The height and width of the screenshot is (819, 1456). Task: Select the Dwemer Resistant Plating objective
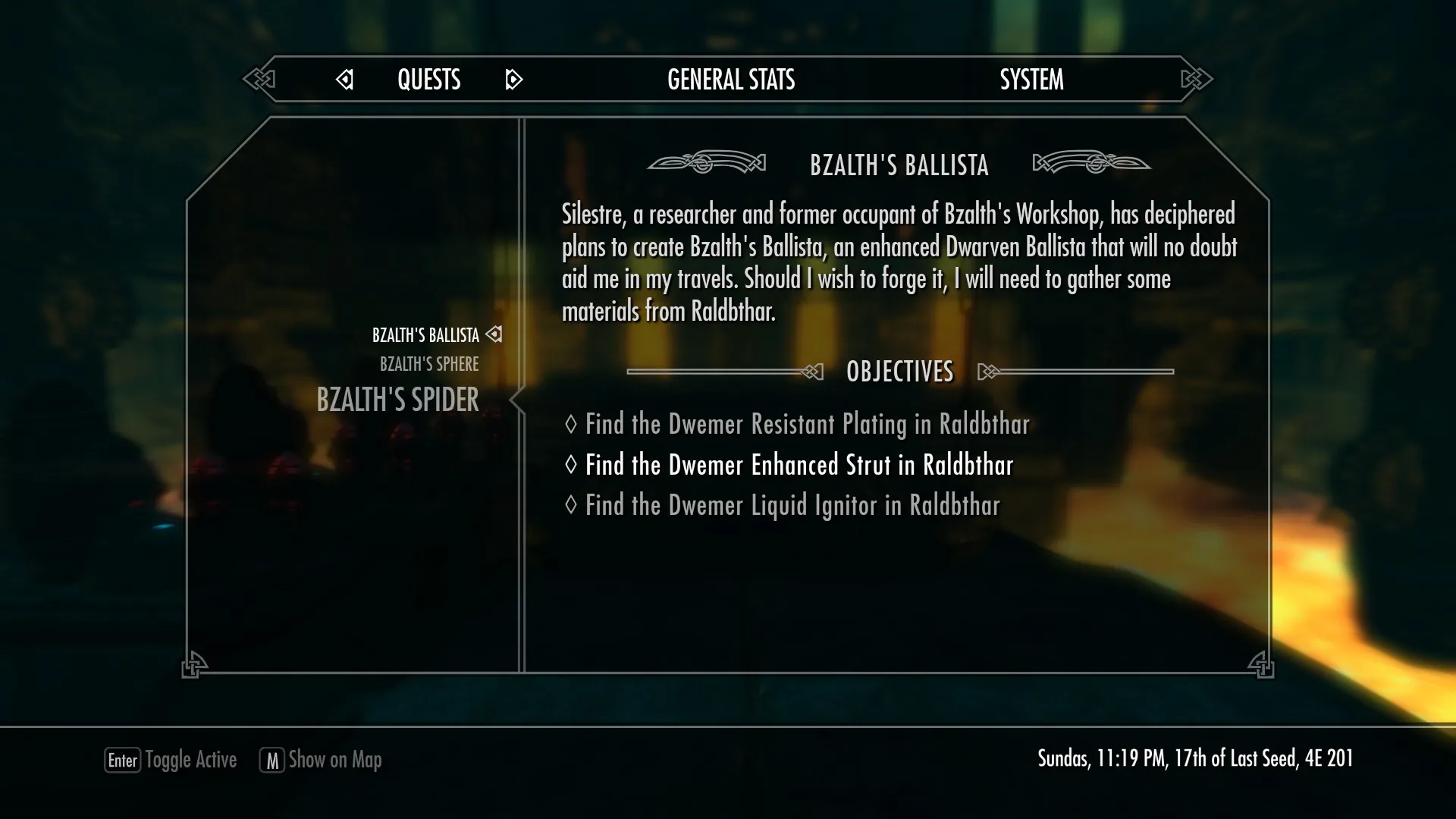click(807, 424)
